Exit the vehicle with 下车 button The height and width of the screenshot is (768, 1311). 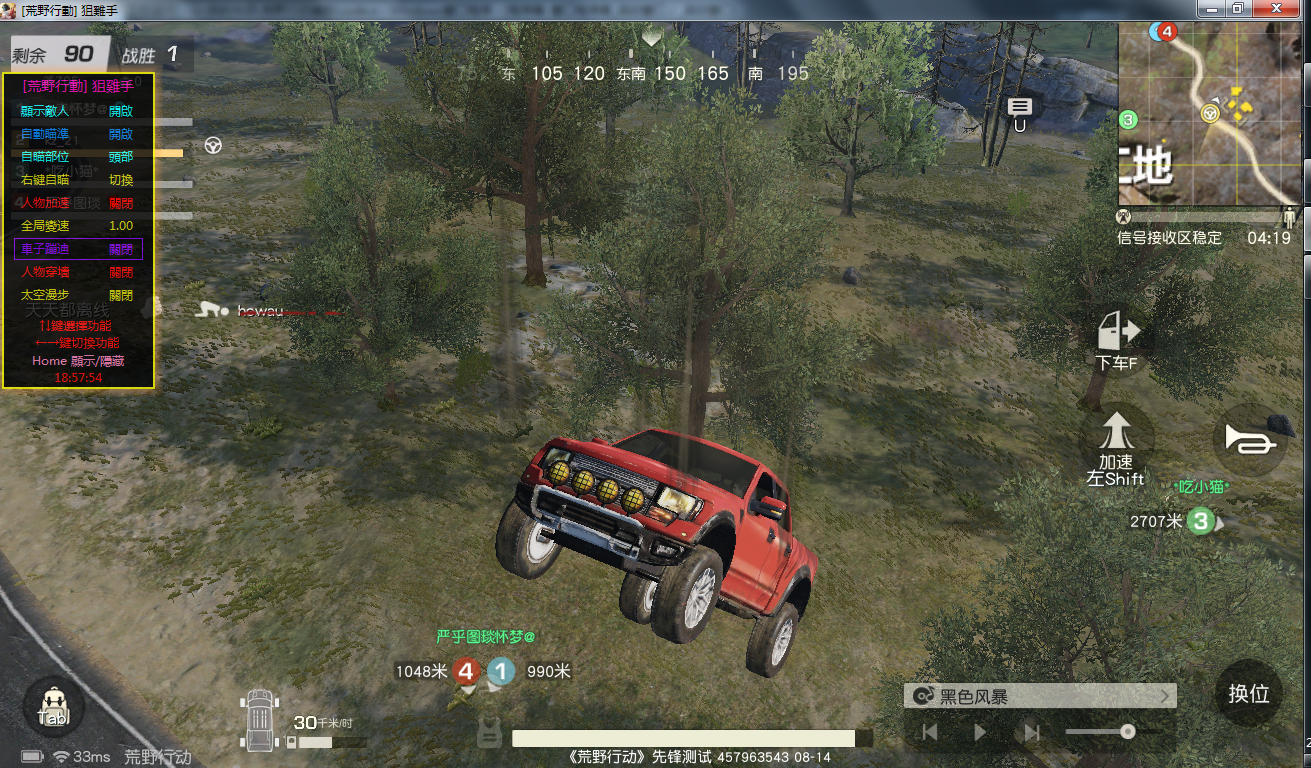1118,341
